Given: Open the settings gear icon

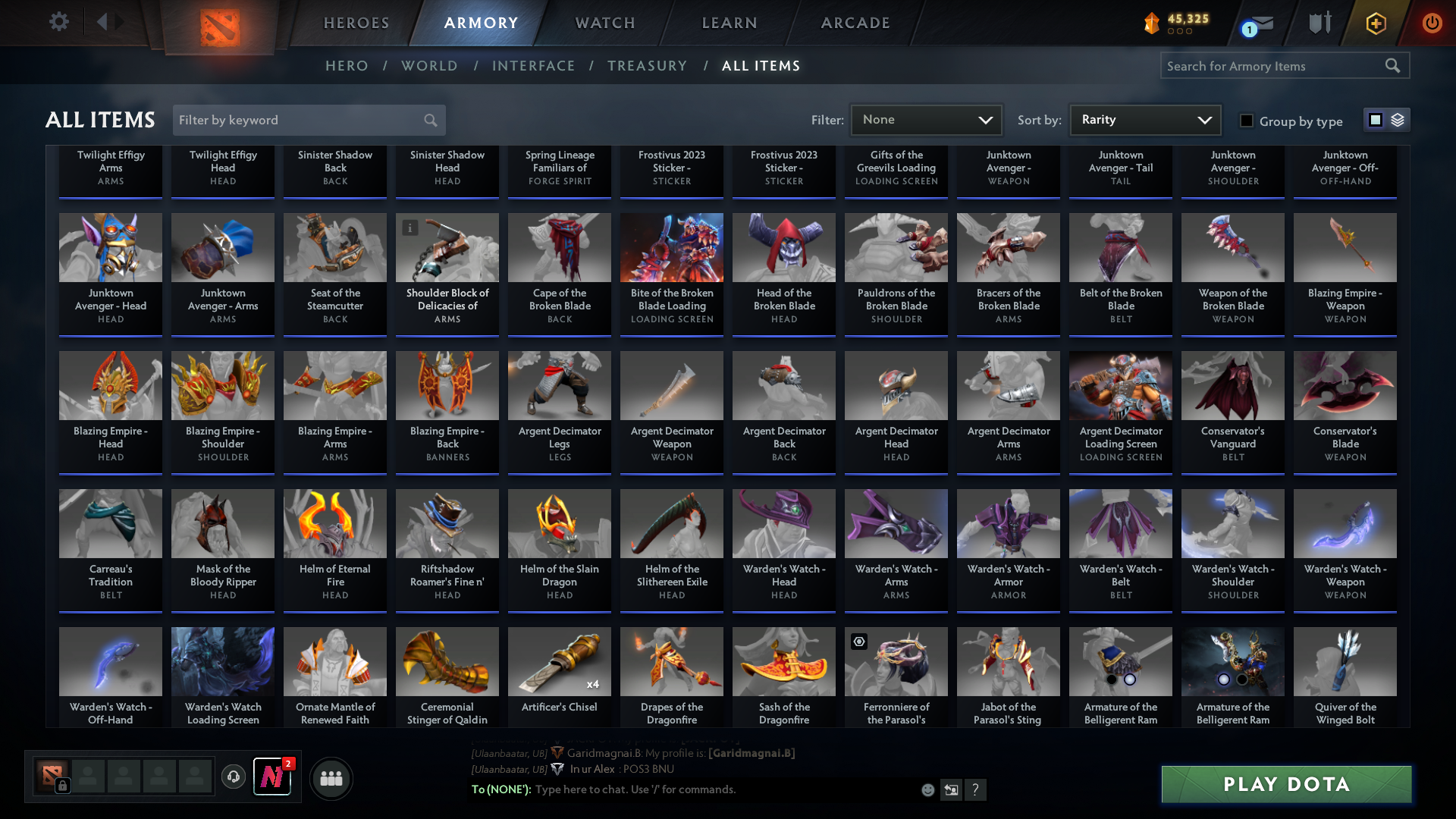Looking at the screenshot, I should [x=58, y=22].
